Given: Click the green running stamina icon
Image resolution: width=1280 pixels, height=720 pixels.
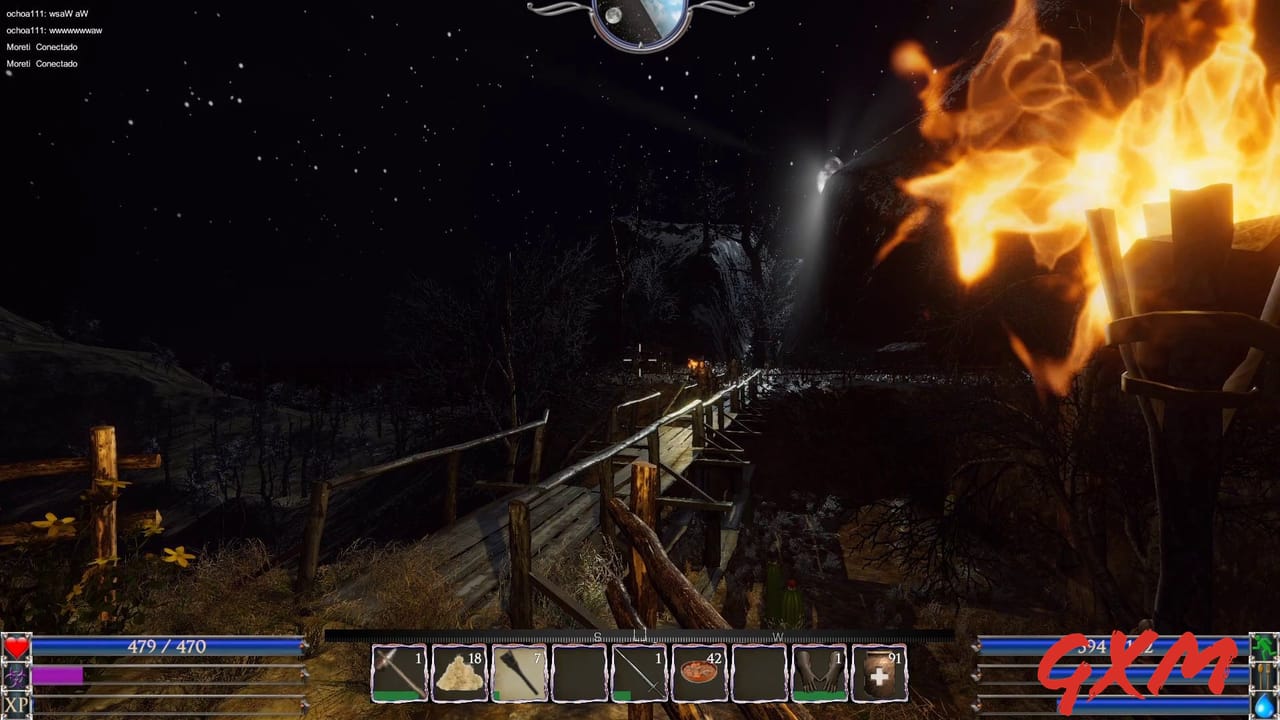Looking at the screenshot, I should (x=1264, y=645).
